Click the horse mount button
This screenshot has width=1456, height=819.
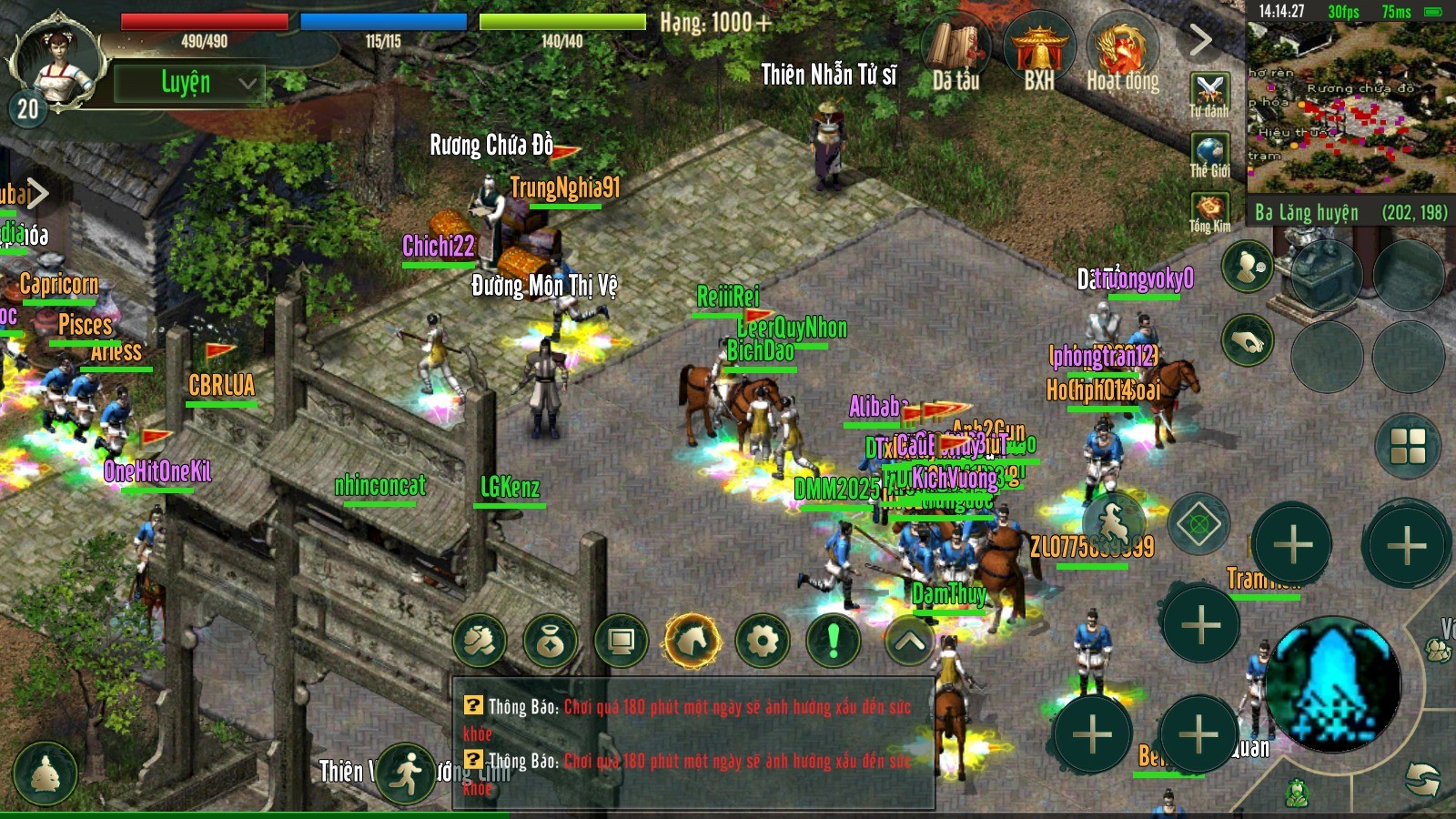pos(692,642)
